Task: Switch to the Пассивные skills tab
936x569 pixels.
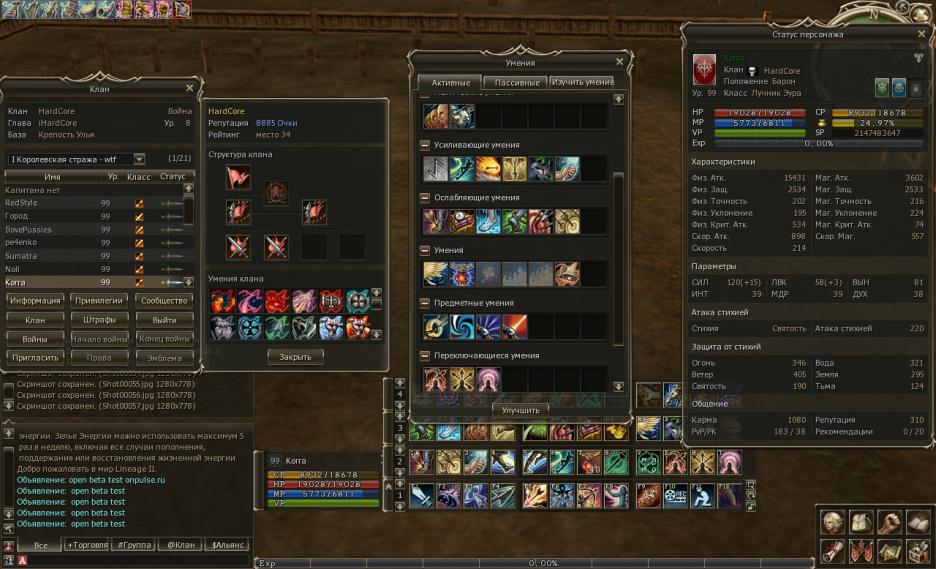Action: tap(516, 83)
